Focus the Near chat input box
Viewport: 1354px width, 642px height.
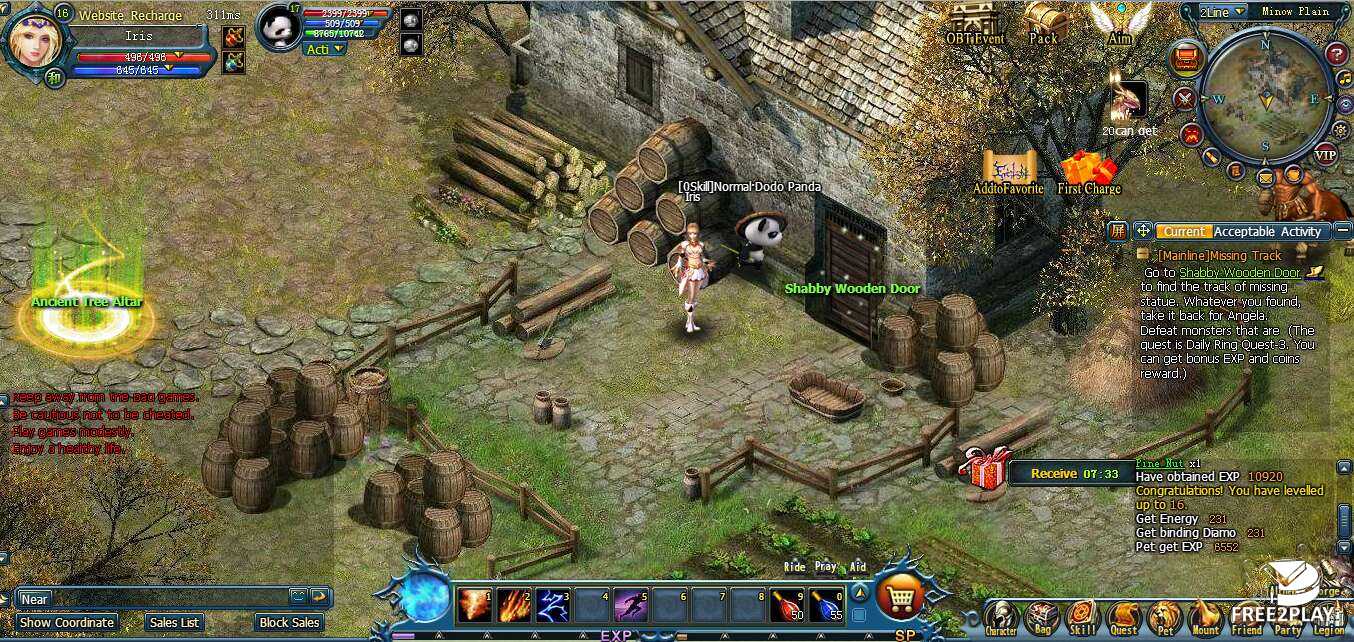coord(150,599)
